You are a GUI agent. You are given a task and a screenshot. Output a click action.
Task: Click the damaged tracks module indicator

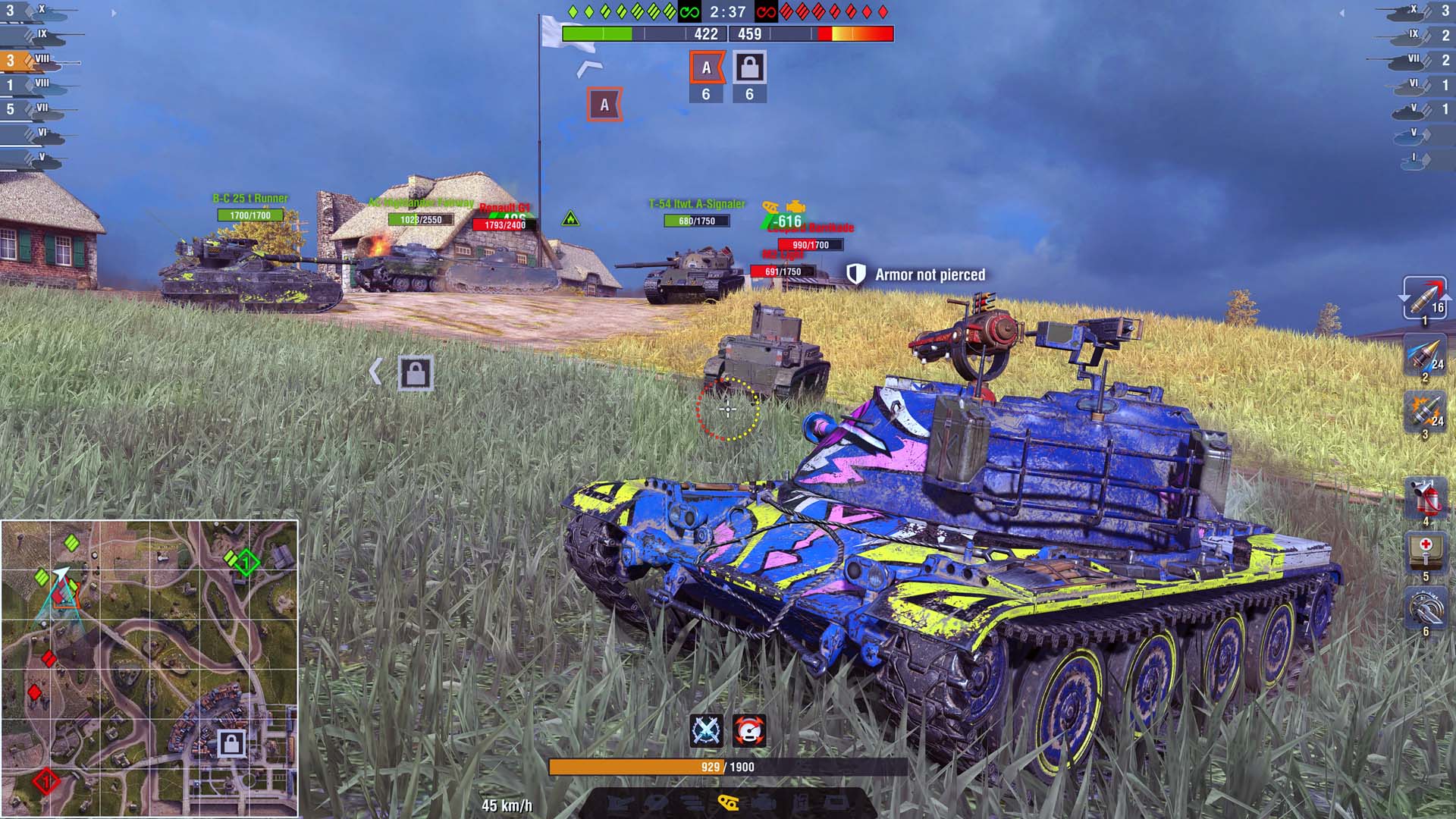click(x=729, y=802)
